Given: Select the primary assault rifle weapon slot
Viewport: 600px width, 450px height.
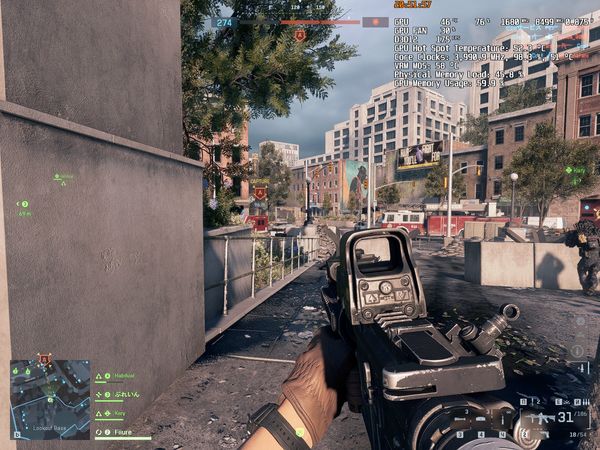Looking at the screenshot, I should coord(543,416).
